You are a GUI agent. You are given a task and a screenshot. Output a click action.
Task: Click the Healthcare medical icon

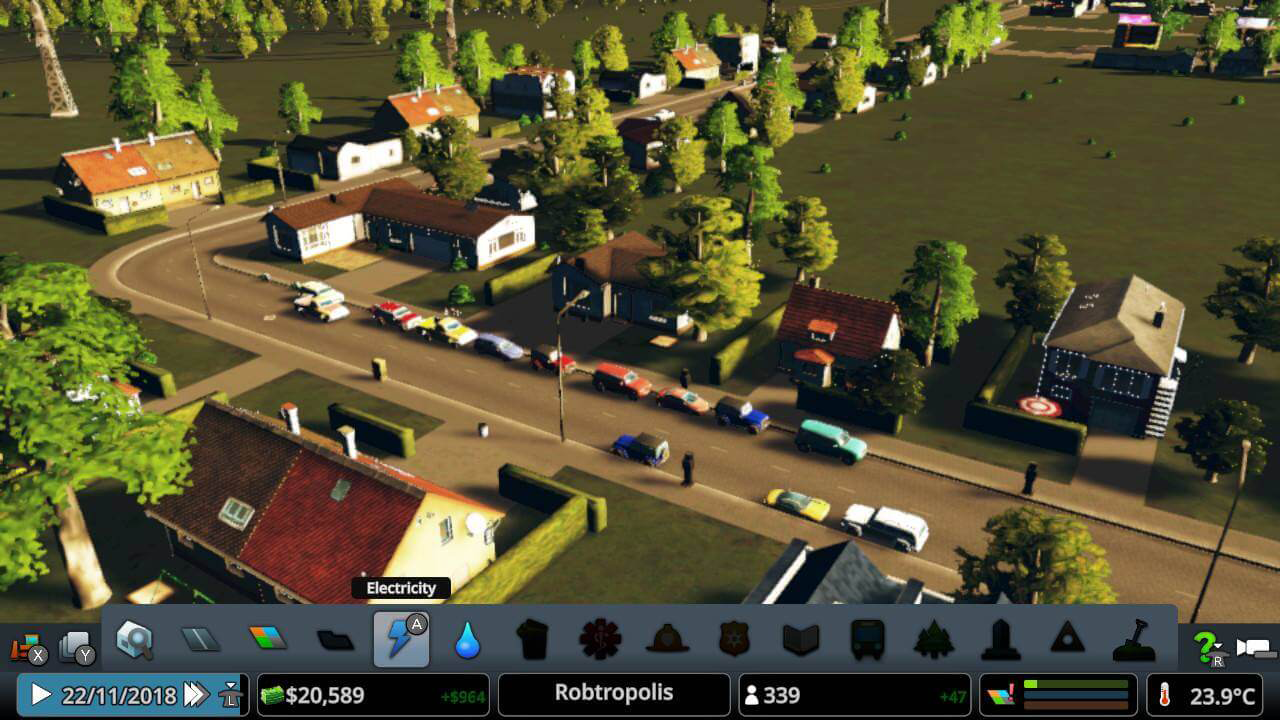(599, 640)
